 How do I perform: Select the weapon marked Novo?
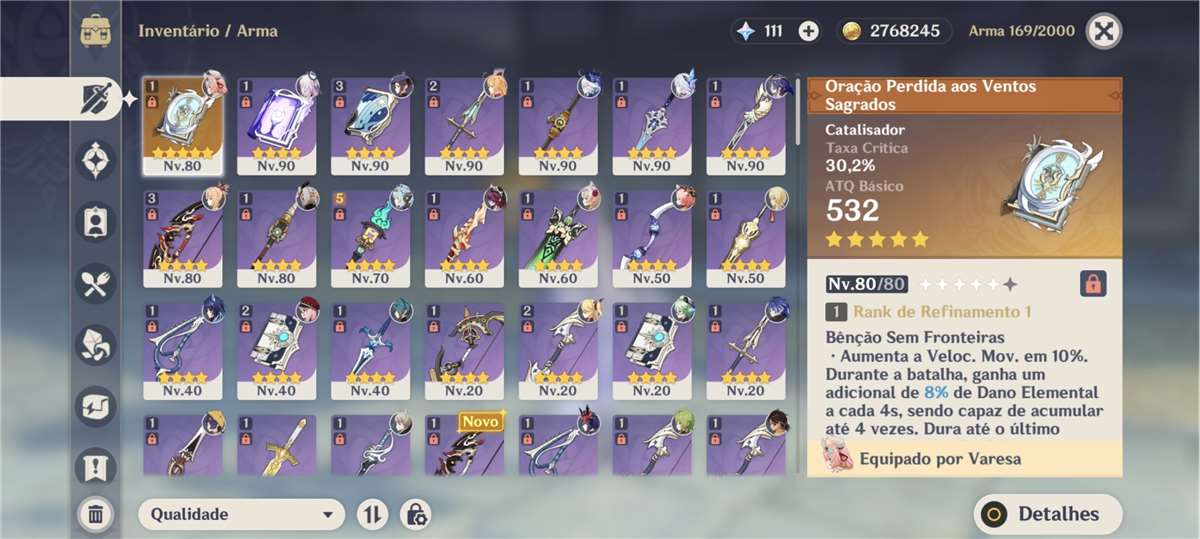pos(465,446)
